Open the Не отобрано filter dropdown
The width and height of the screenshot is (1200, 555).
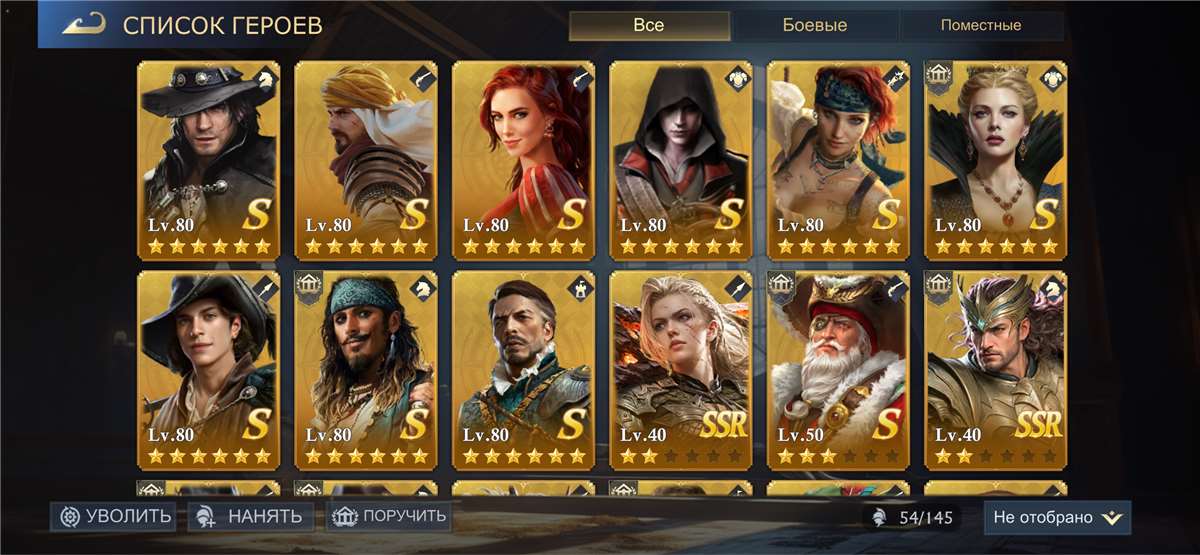tap(1057, 517)
